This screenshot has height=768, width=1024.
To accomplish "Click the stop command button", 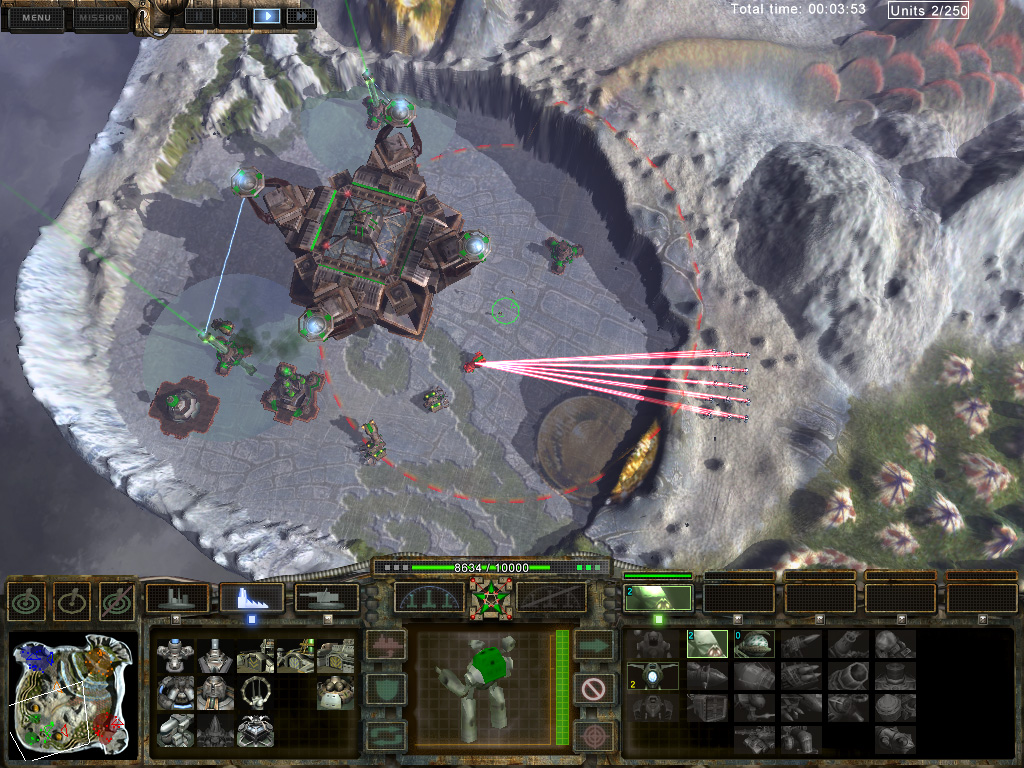I will pyautogui.click(x=594, y=688).
